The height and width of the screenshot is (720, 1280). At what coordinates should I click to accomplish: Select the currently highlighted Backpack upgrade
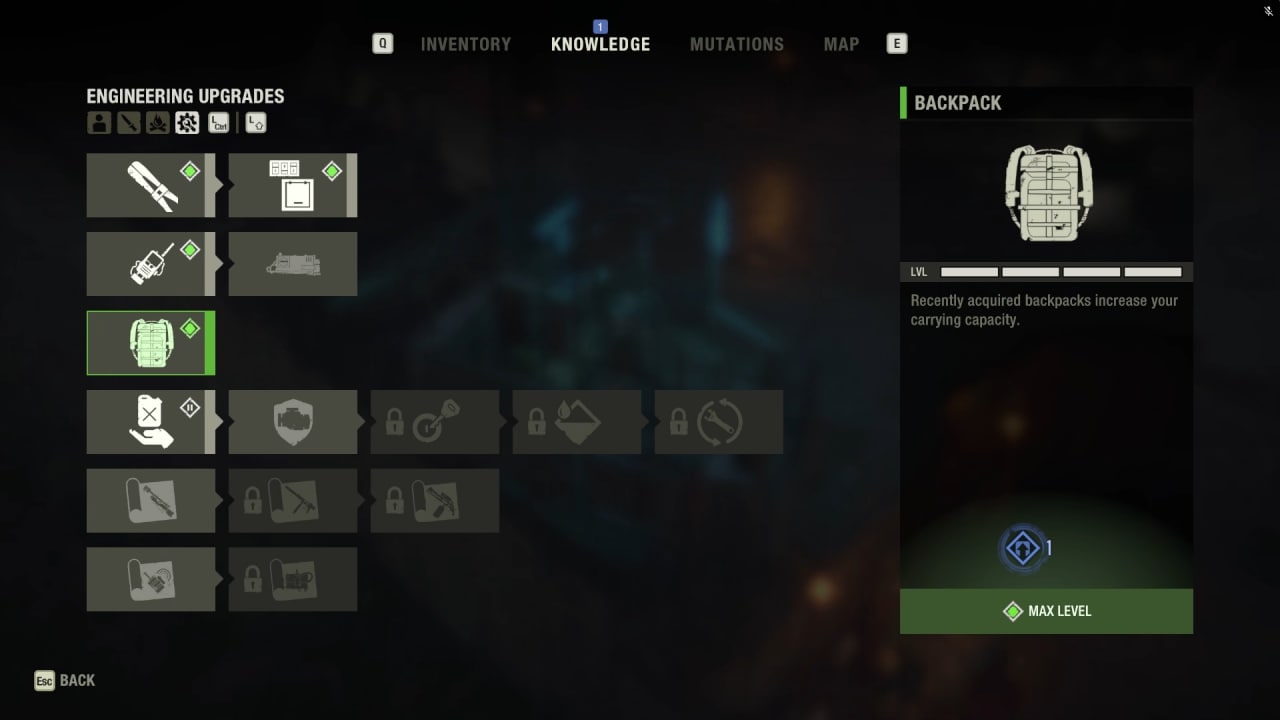coord(151,343)
